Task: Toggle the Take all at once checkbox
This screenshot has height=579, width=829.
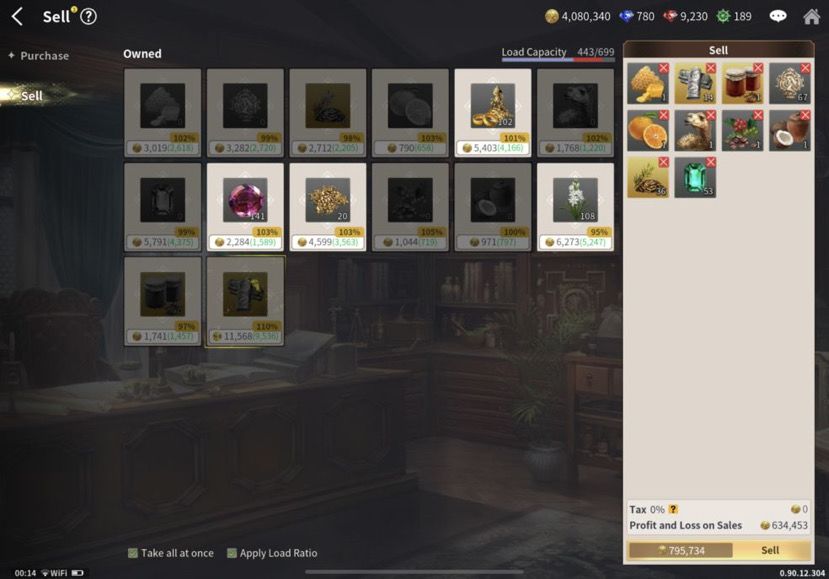Action: (x=133, y=553)
